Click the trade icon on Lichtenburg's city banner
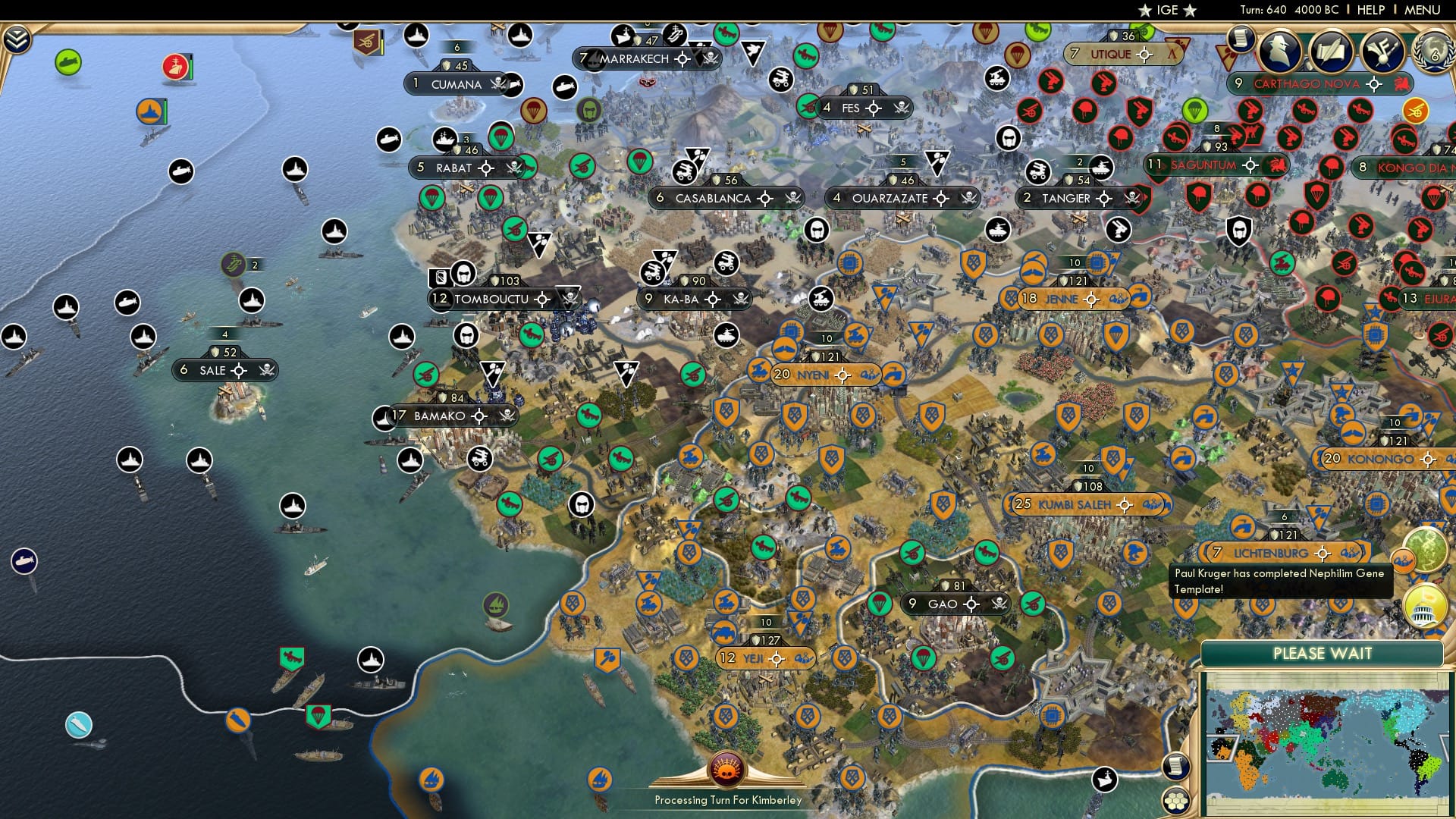Screen dimensions: 1456x819 1350,553
